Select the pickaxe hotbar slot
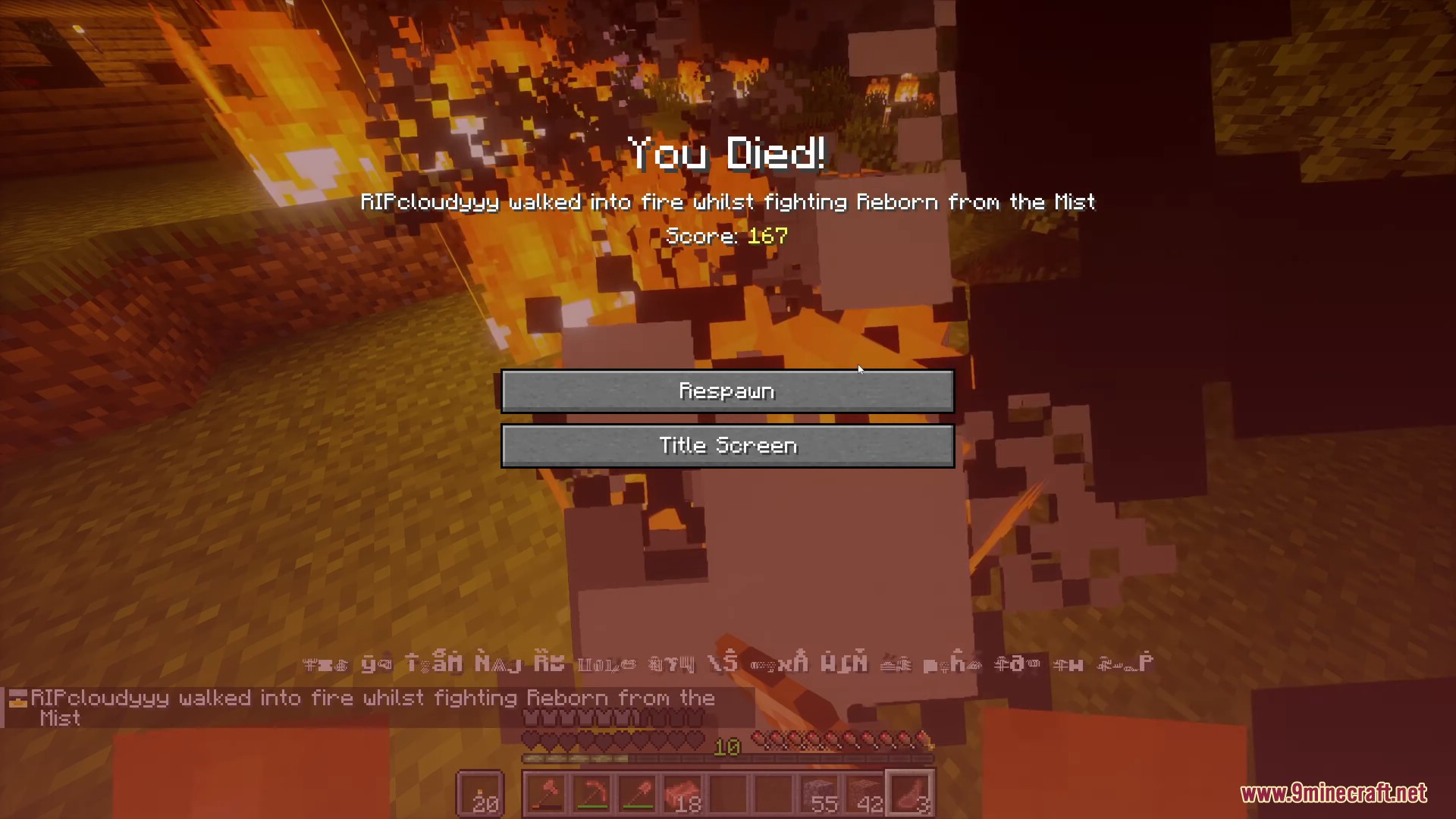Image resolution: width=1456 pixels, height=819 pixels. [592, 795]
